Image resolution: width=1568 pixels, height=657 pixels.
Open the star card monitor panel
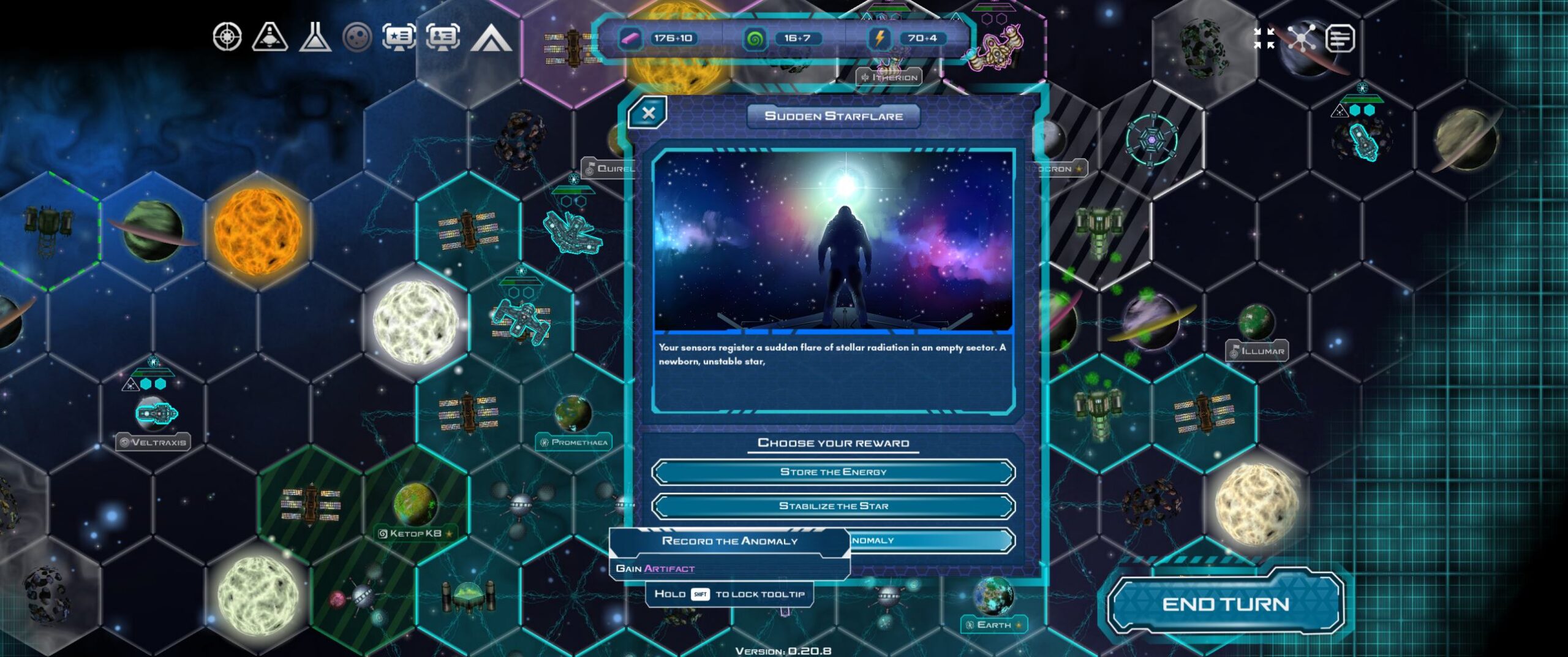pos(399,37)
